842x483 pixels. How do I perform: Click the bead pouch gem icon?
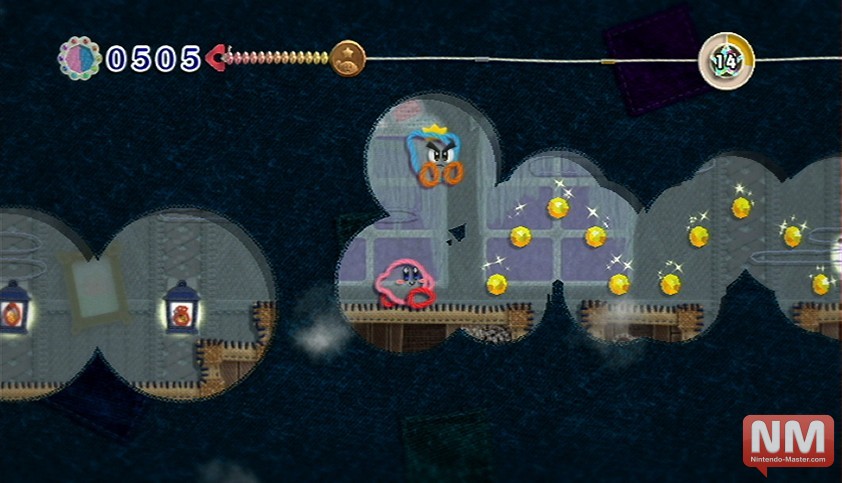[x=79, y=58]
